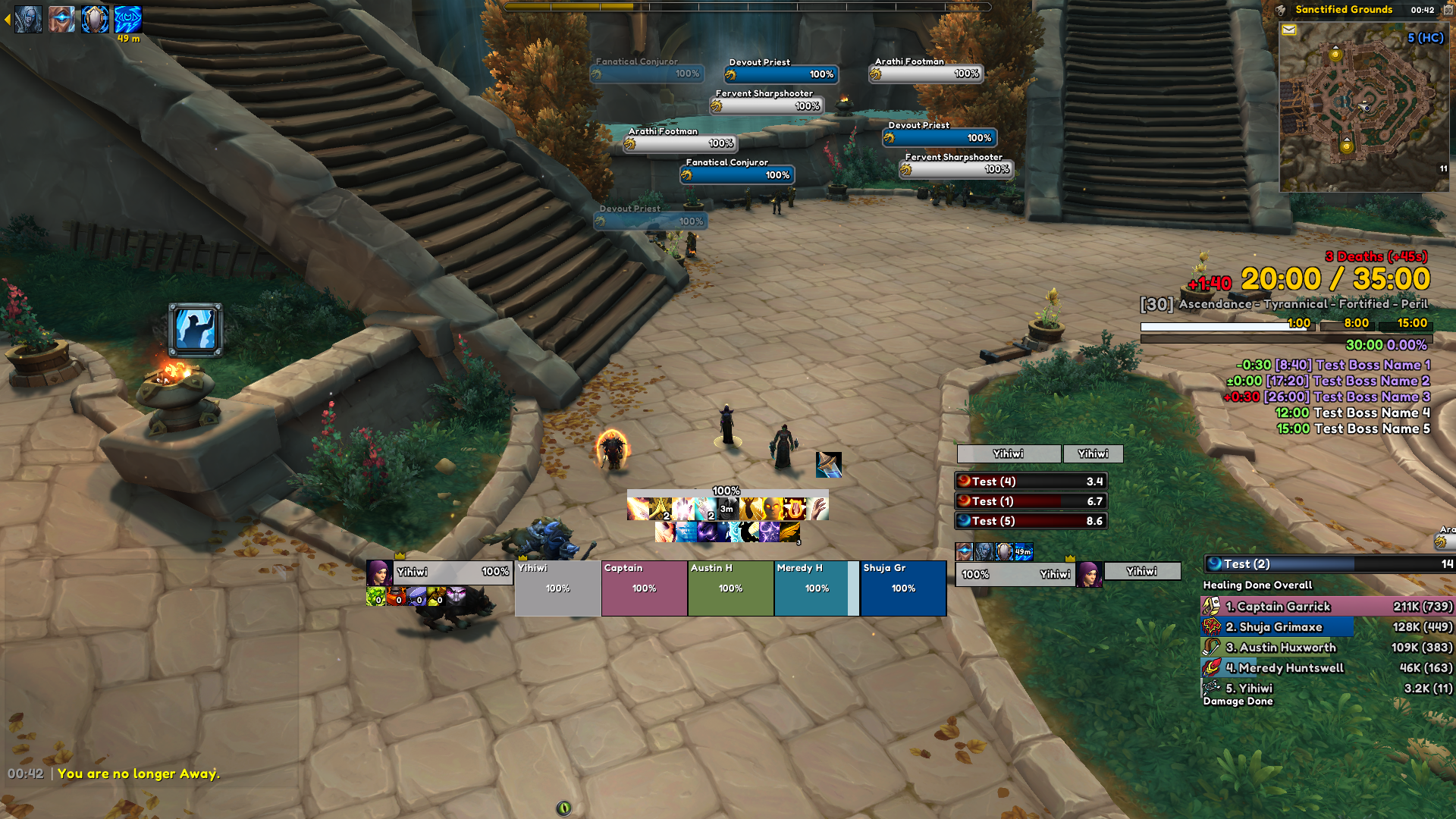Click the Fanatical Conjuror nameplate with full opacity
Viewport: 1456px width, 819px height.
737,175
